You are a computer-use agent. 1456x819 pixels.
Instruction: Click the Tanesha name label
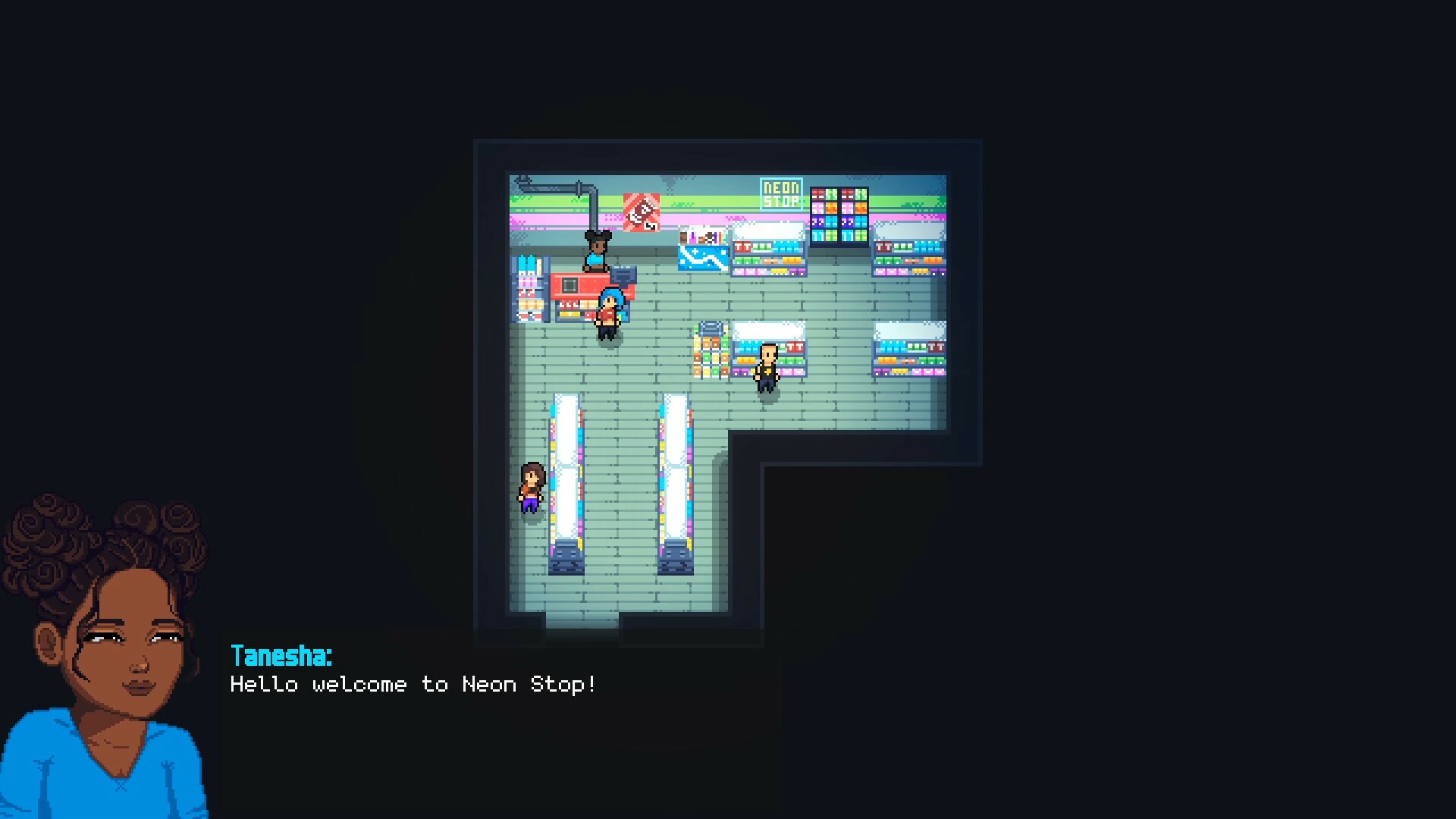(282, 657)
